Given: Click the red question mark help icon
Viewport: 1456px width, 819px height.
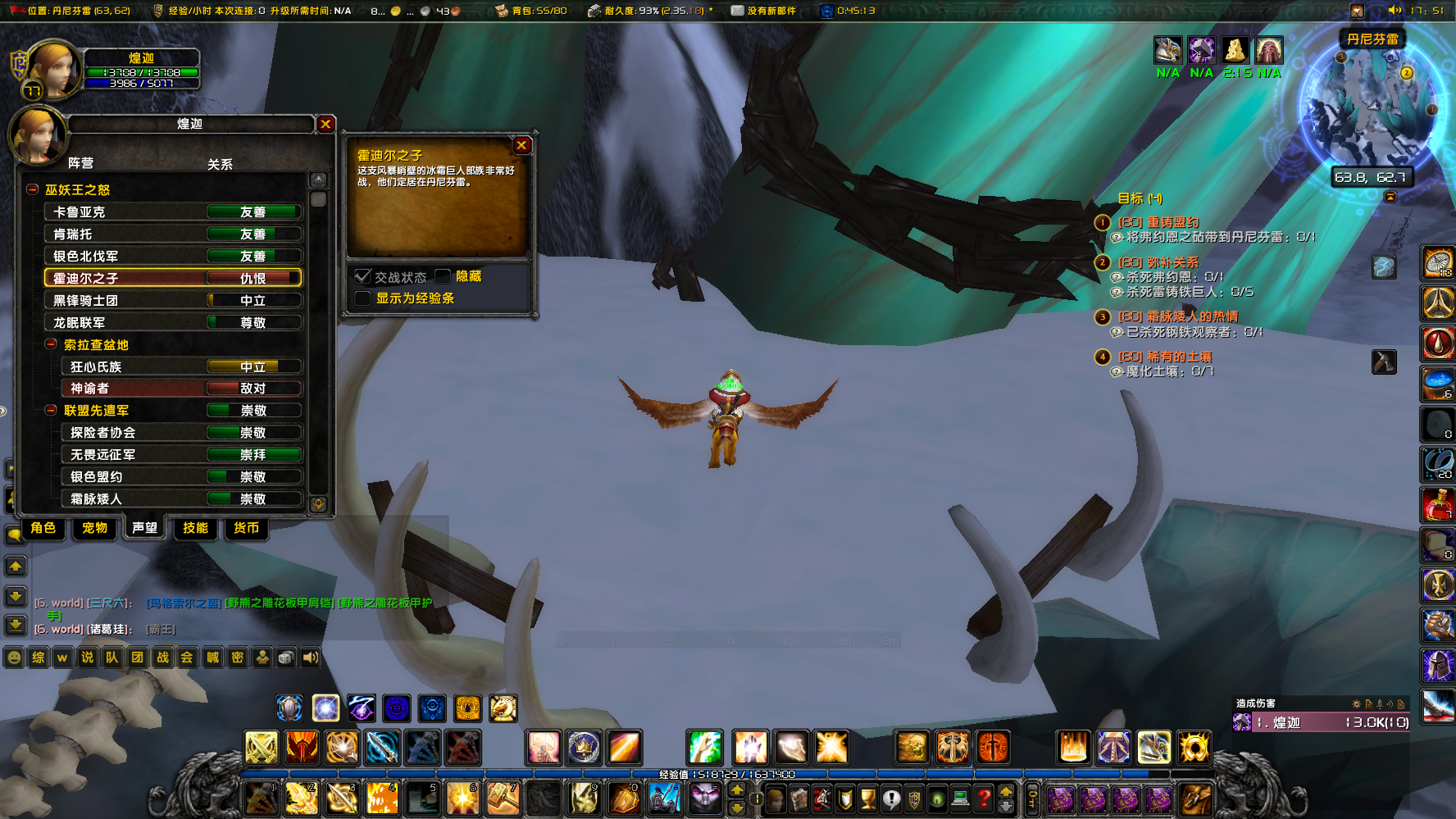Looking at the screenshot, I should click(982, 799).
